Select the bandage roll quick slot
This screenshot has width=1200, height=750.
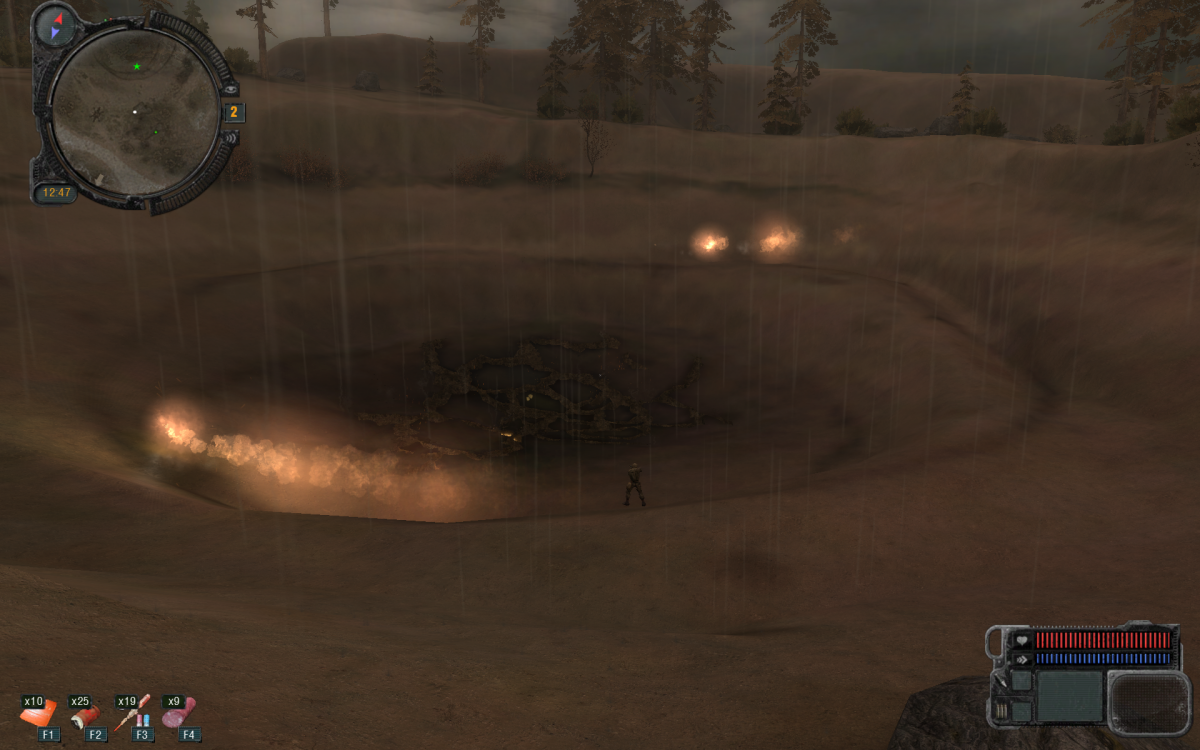pos(87,715)
